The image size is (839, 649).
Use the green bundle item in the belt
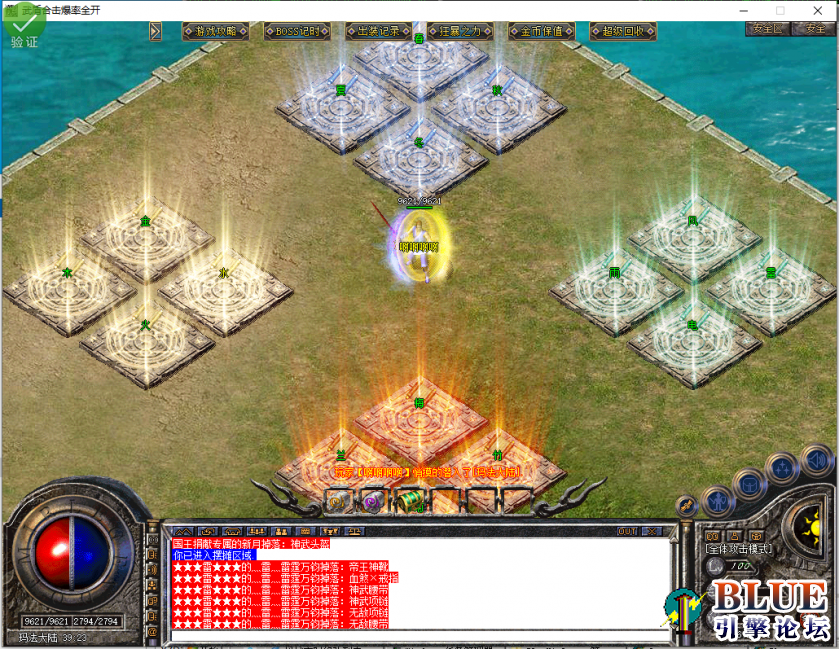[x=409, y=501]
